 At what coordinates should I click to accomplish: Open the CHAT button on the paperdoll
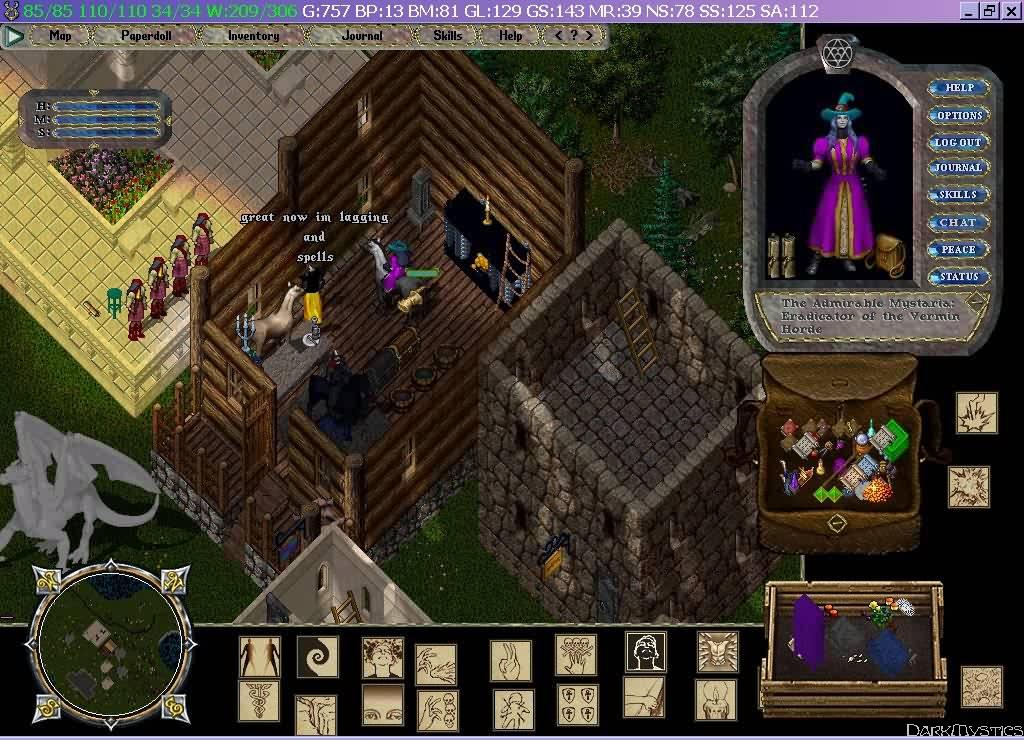pyautogui.click(x=959, y=222)
